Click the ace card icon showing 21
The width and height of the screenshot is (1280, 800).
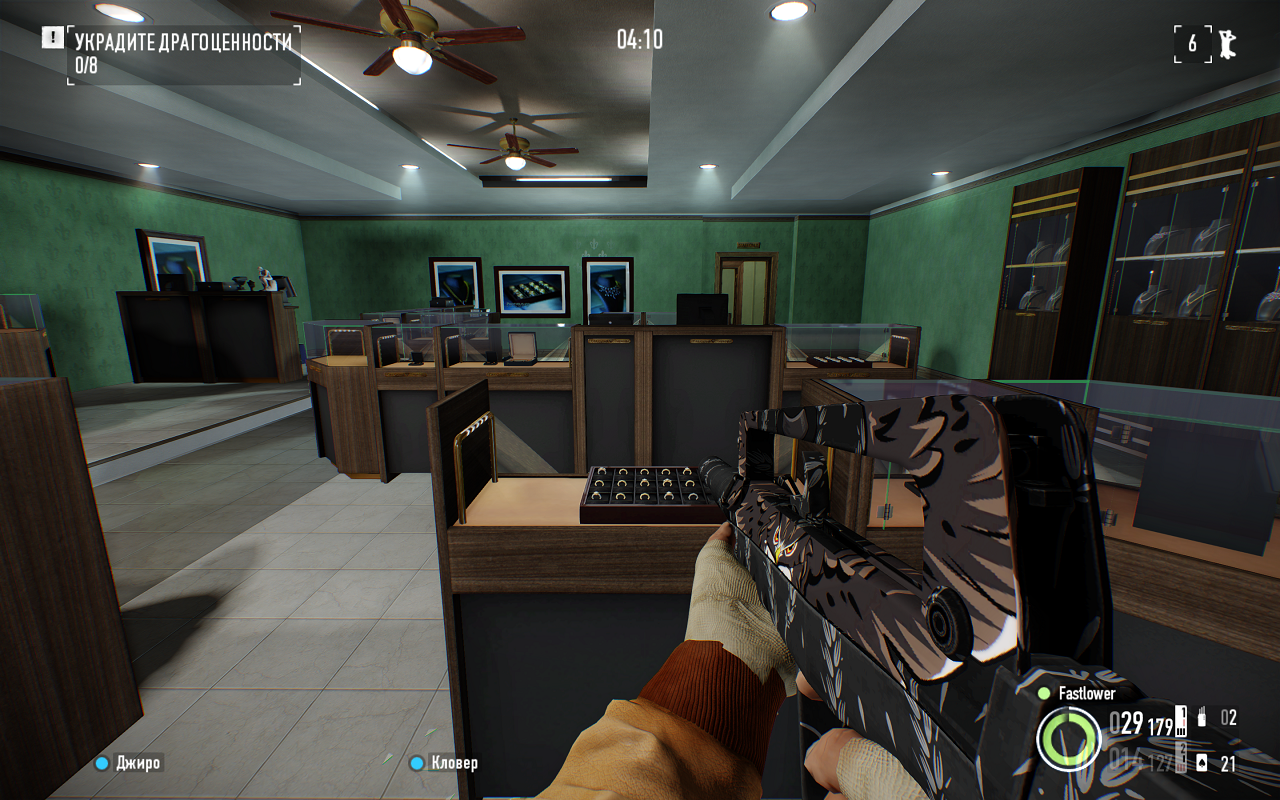coord(1202,763)
